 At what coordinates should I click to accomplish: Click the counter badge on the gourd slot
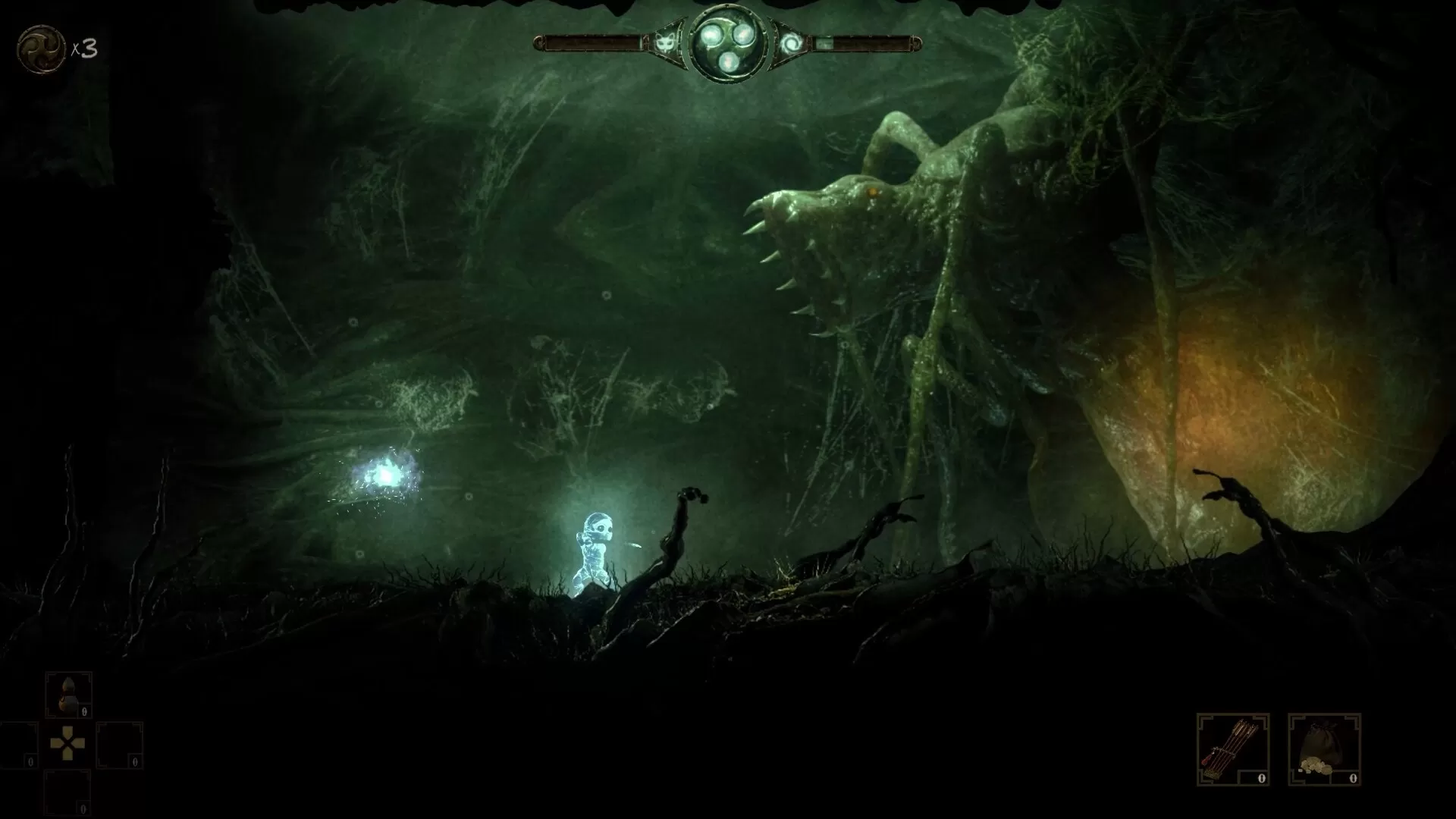84,712
